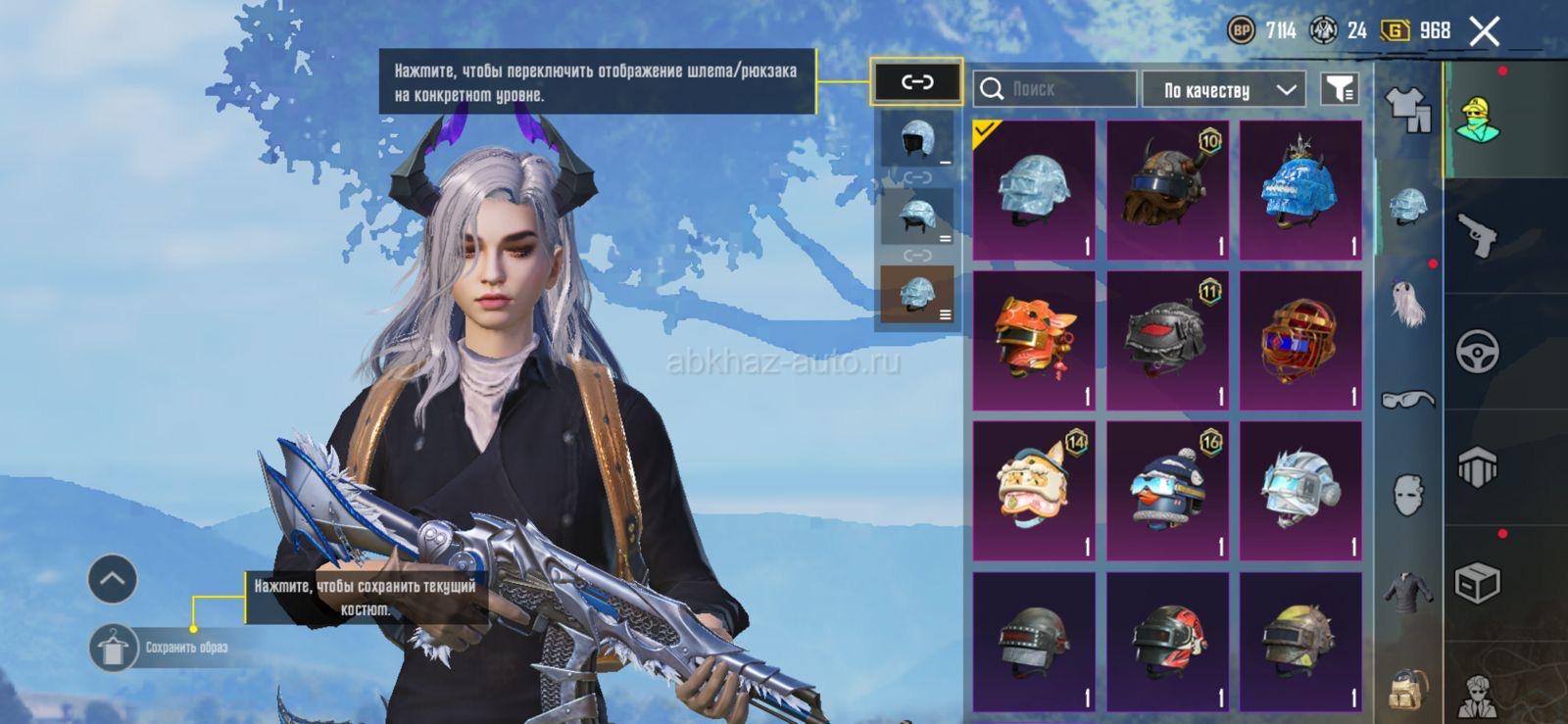Choose the horned viking helmet level 10

tap(1167, 190)
